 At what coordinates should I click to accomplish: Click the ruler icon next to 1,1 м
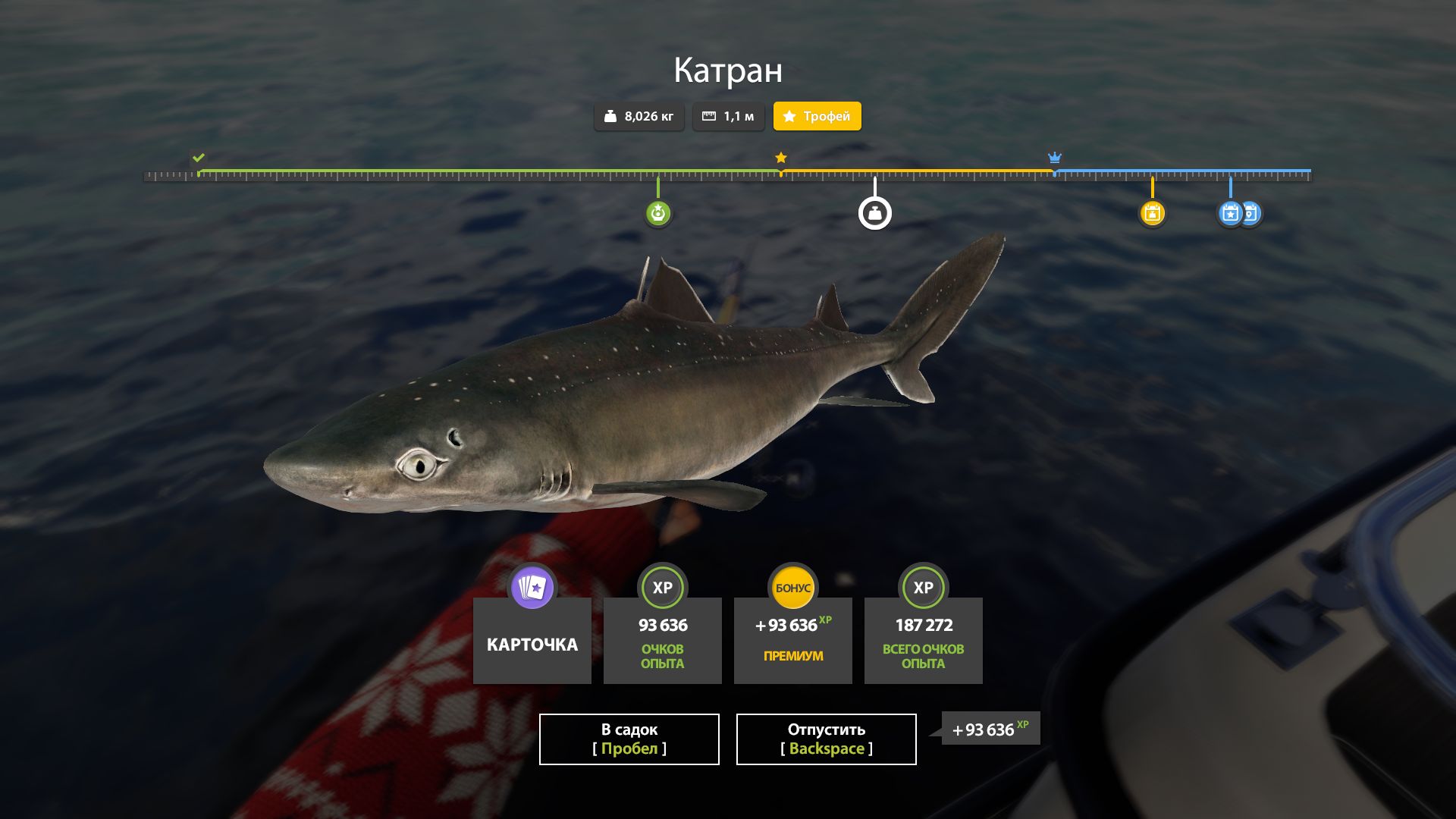click(x=711, y=116)
